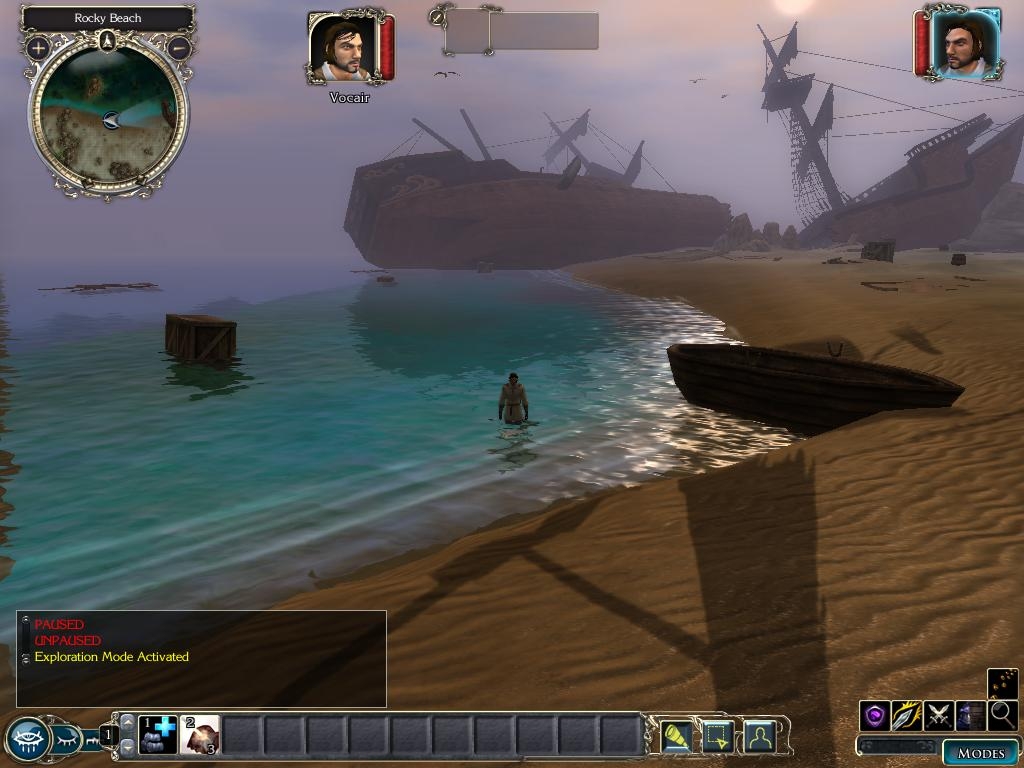The height and width of the screenshot is (768, 1024).
Task: Open the character silhouette button
Action: pos(760,737)
